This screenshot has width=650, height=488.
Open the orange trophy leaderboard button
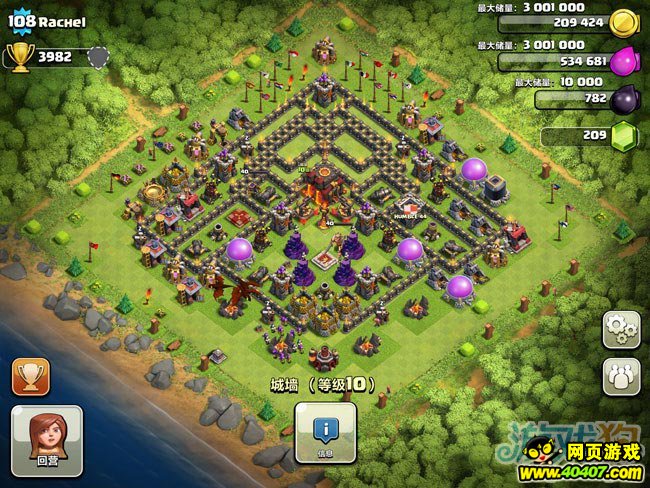click(30, 377)
